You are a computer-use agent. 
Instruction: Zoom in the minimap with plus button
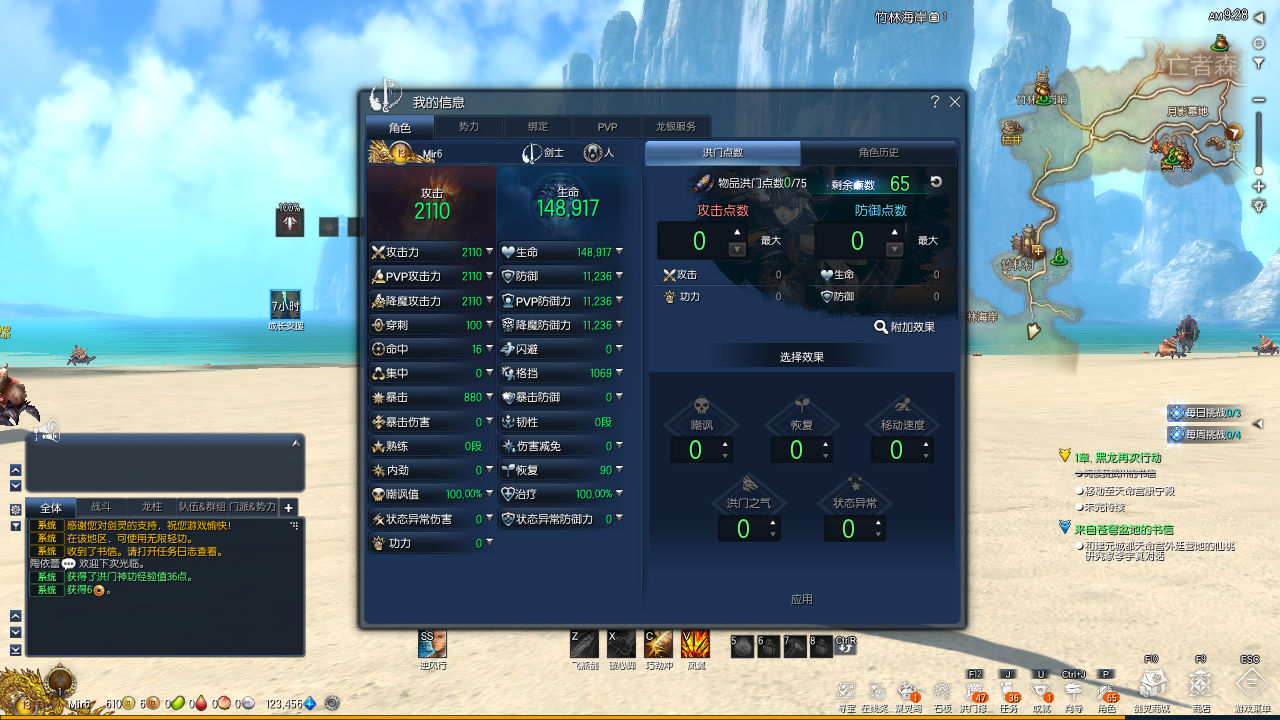click(1259, 187)
